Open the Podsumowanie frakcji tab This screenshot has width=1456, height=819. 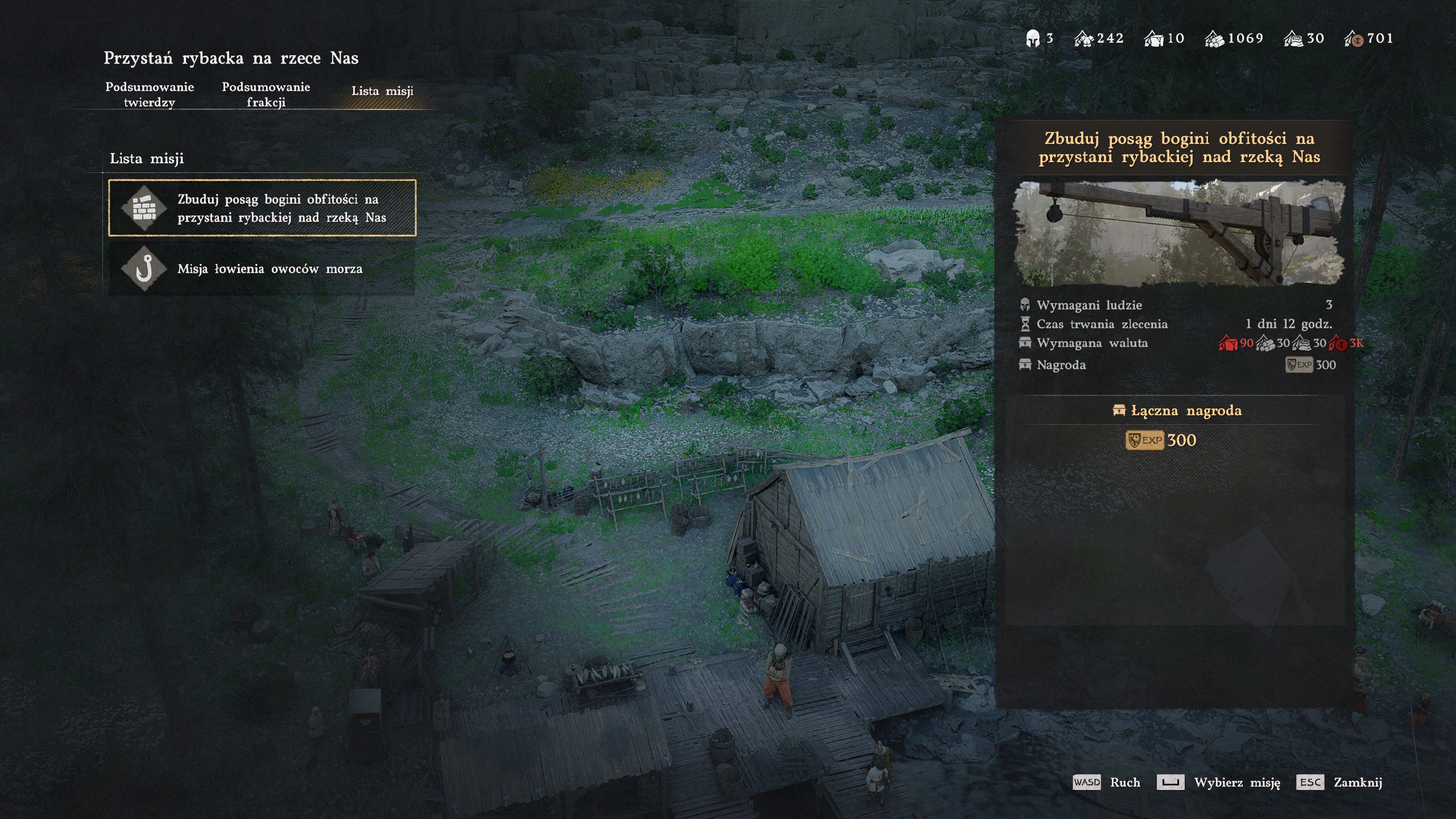pyautogui.click(x=266, y=94)
